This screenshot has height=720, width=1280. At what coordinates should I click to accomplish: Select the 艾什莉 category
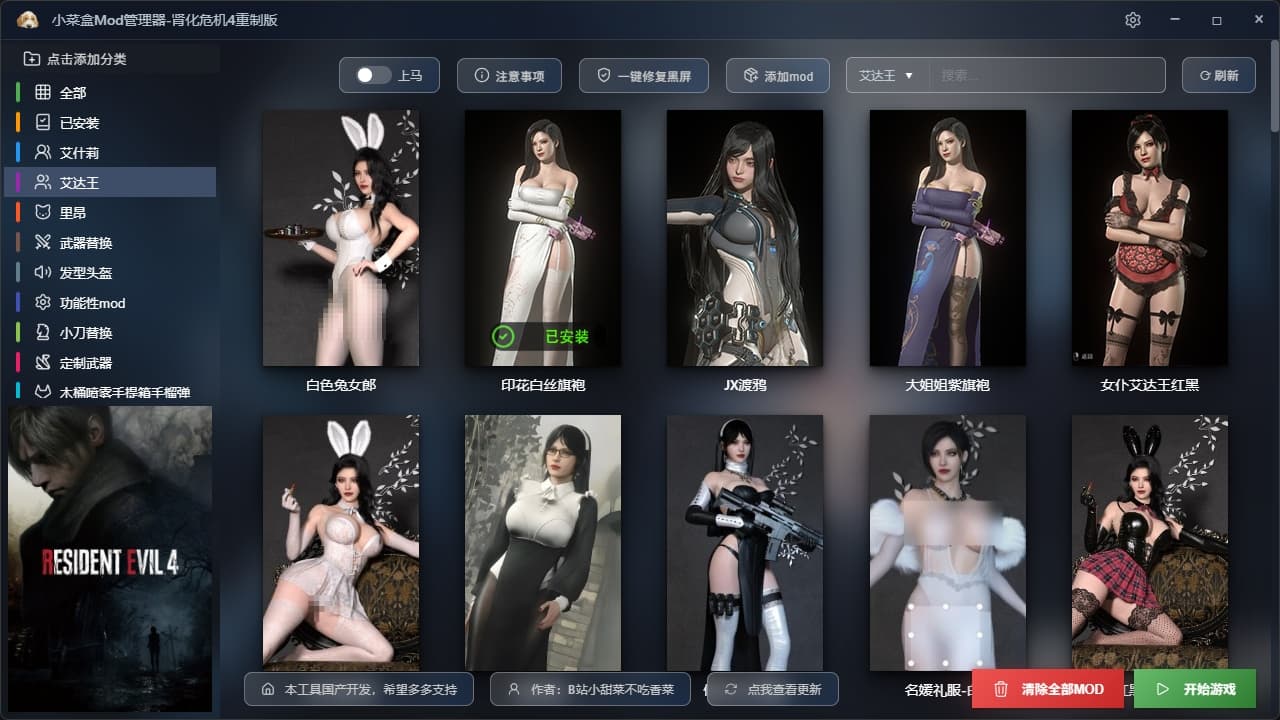click(79, 153)
